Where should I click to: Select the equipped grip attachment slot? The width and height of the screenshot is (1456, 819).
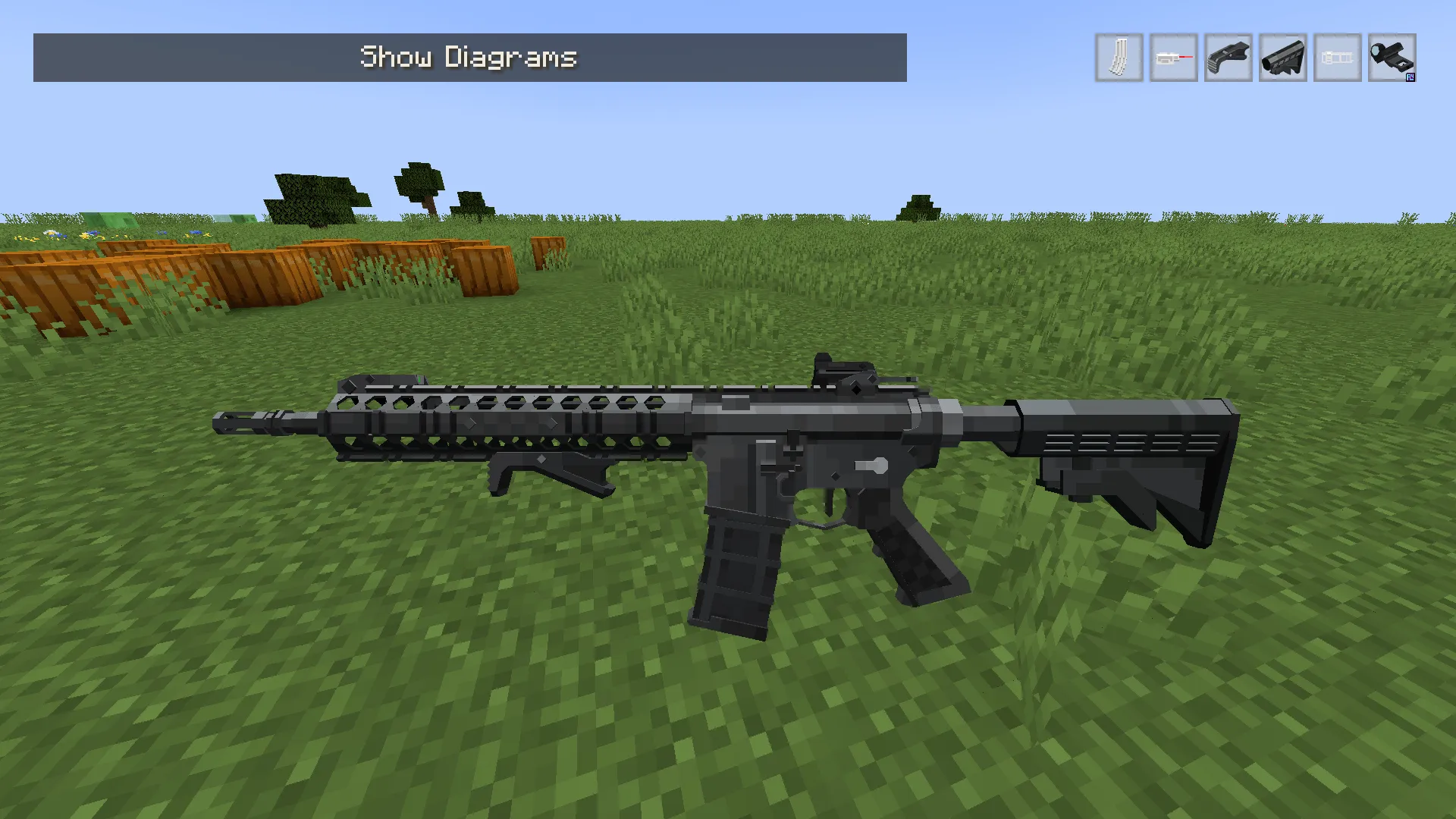click(x=1228, y=58)
